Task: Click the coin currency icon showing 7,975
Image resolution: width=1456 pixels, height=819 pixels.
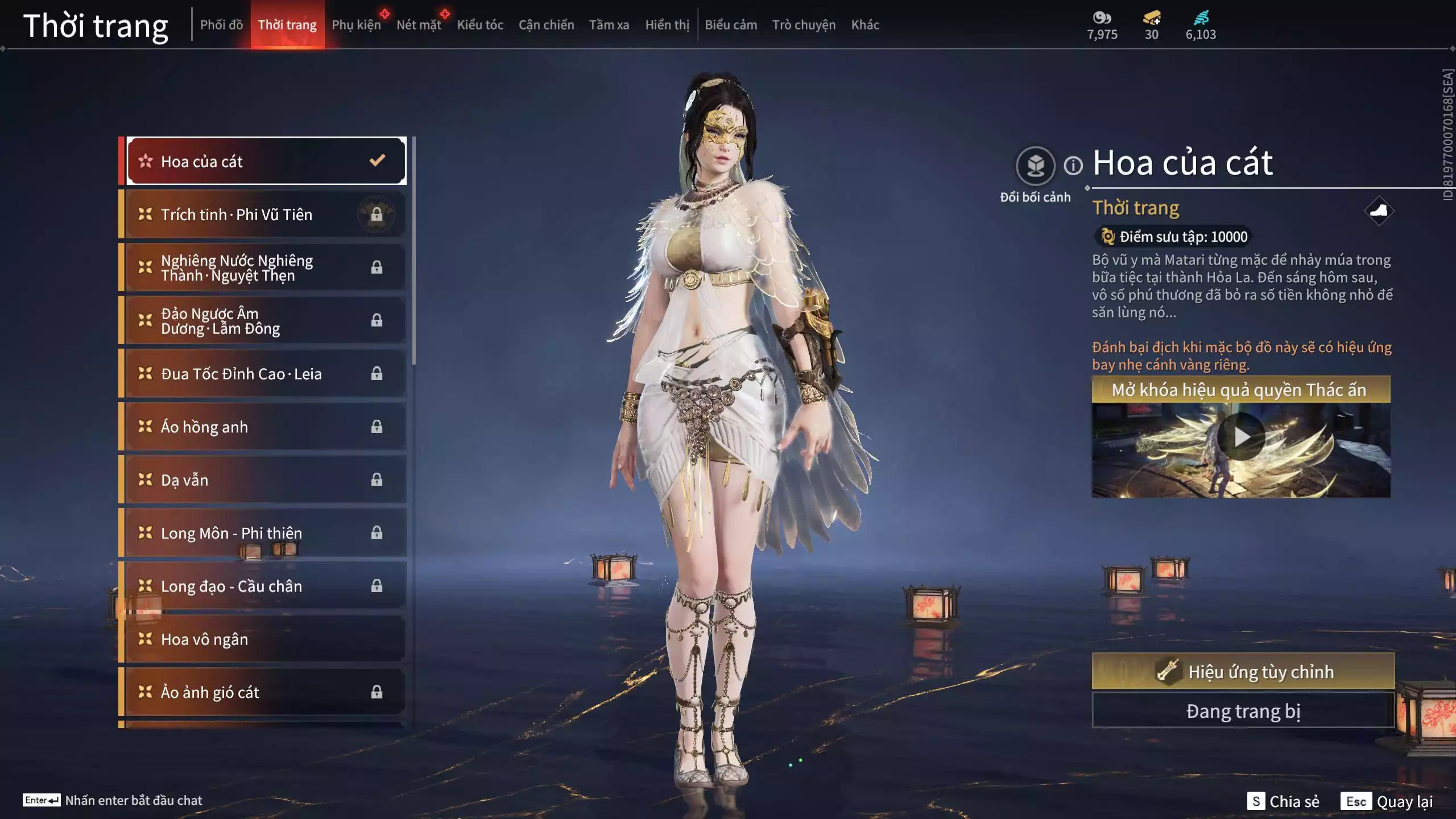Action: click(x=1102, y=18)
